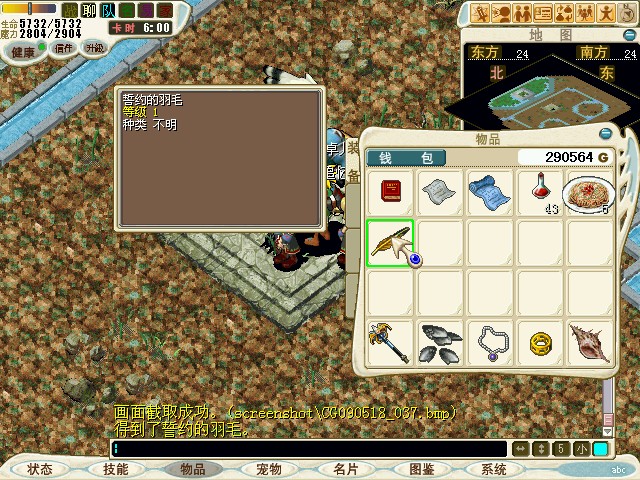Click the equipped staff weapon slot
The width and height of the screenshot is (640, 480).
[390, 343]
